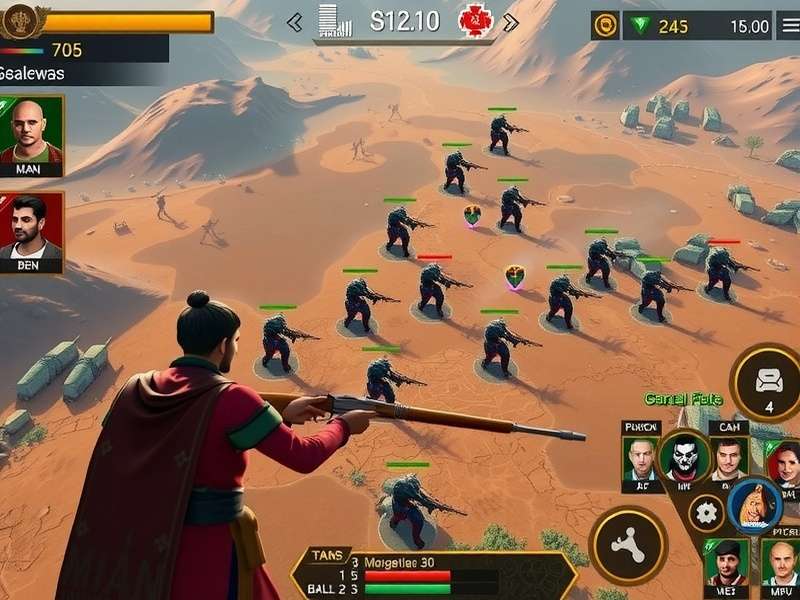The height and width of the screenshot is (600, 800).
Task: Open the gold coin currency icon
Action: (605, 26)
